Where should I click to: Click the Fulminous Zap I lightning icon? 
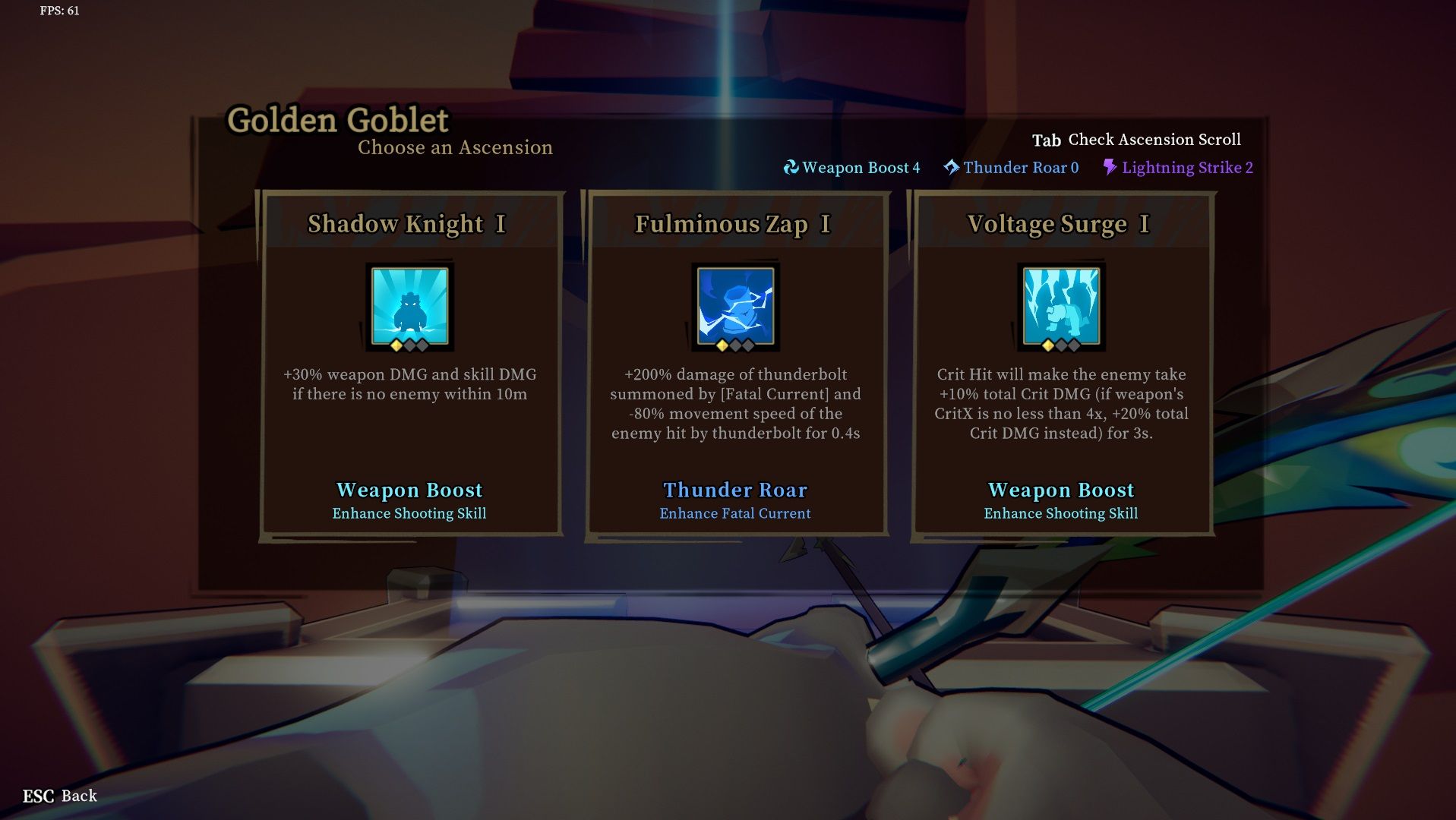(x=734, y=307)
